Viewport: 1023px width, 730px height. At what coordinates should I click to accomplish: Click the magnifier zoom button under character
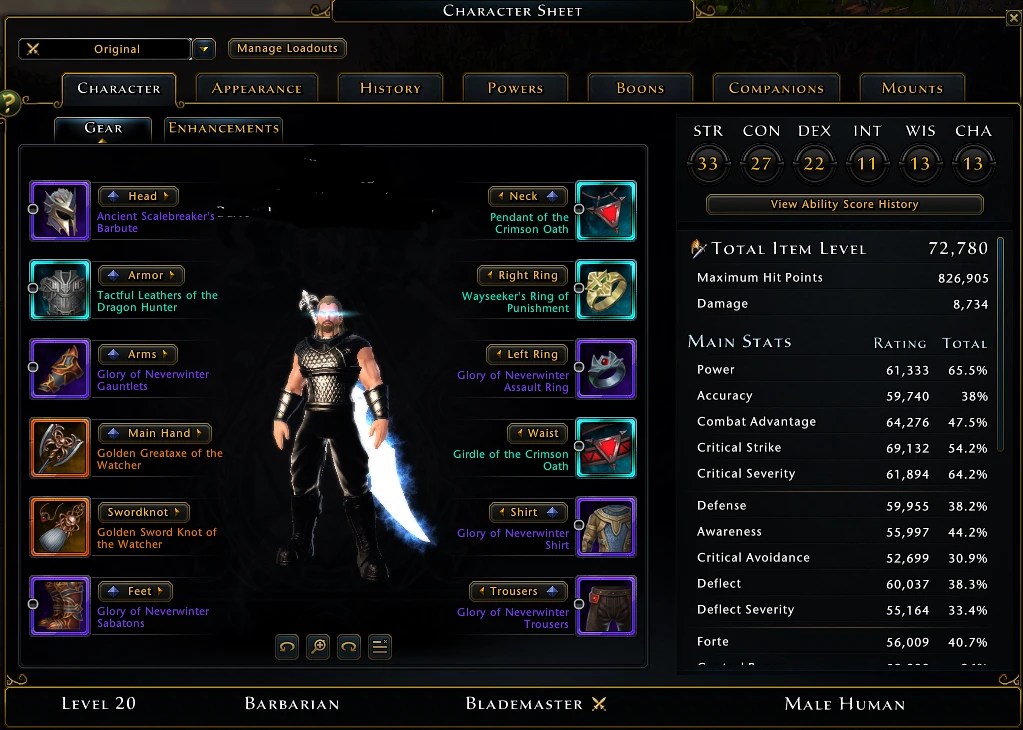[x=318, y=646]
